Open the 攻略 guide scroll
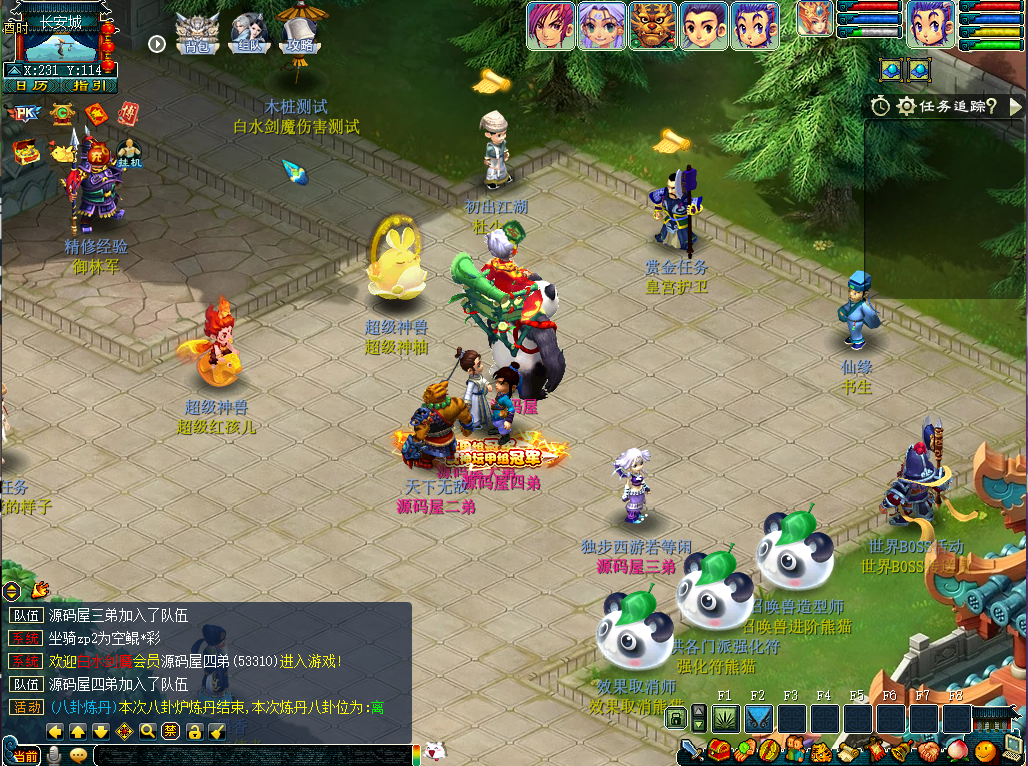 click(299, 34)
